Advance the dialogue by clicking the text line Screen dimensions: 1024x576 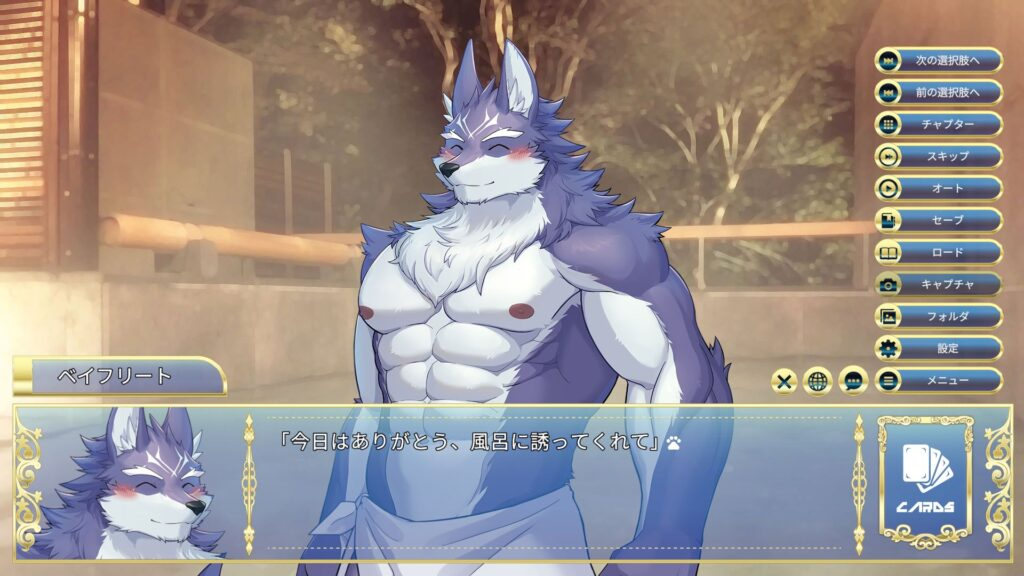point(470,440)
